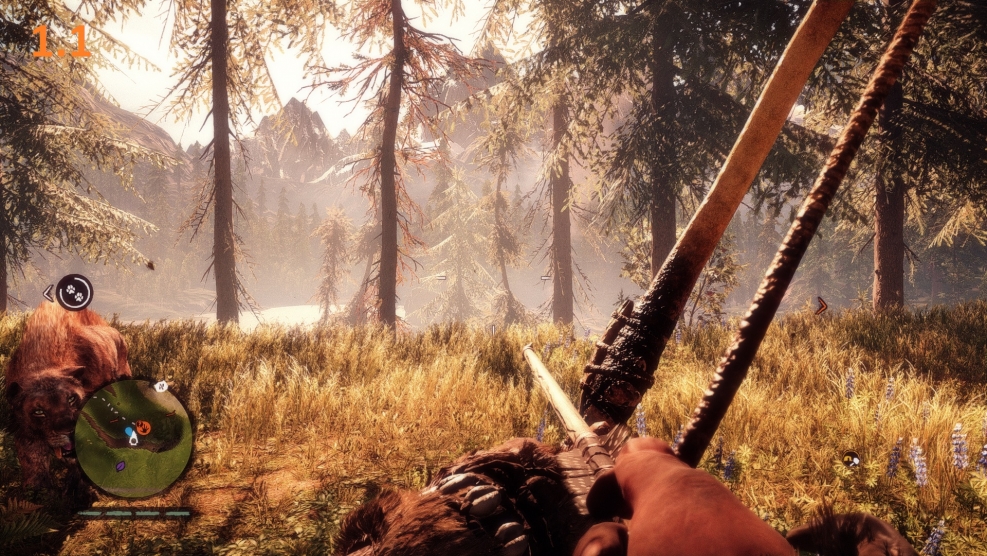The image size is (987, 556).
Task: Click the small round black item icon
Action: click(851, 459)
